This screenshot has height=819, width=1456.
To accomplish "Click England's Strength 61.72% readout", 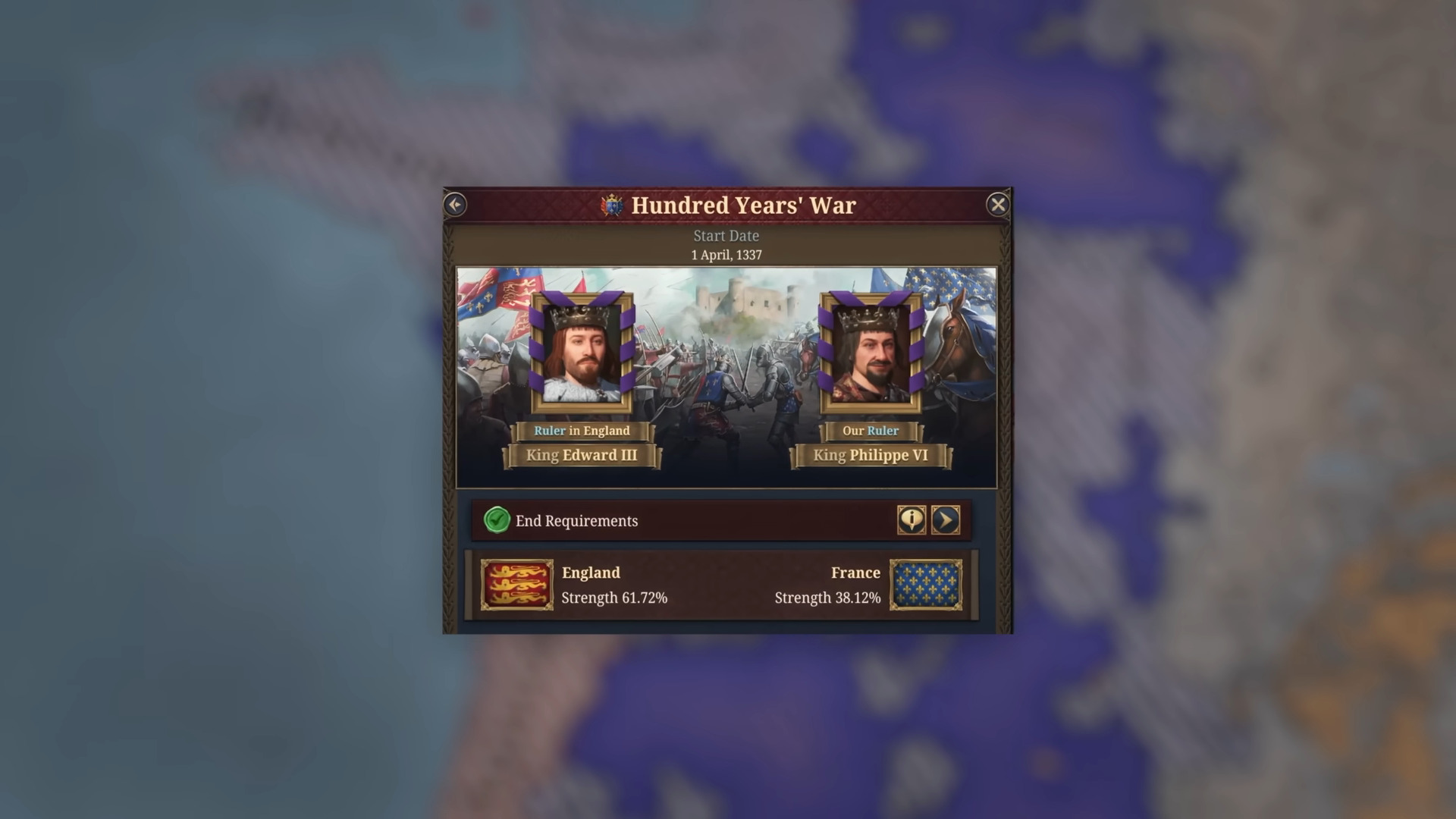I will pos(613,598).
